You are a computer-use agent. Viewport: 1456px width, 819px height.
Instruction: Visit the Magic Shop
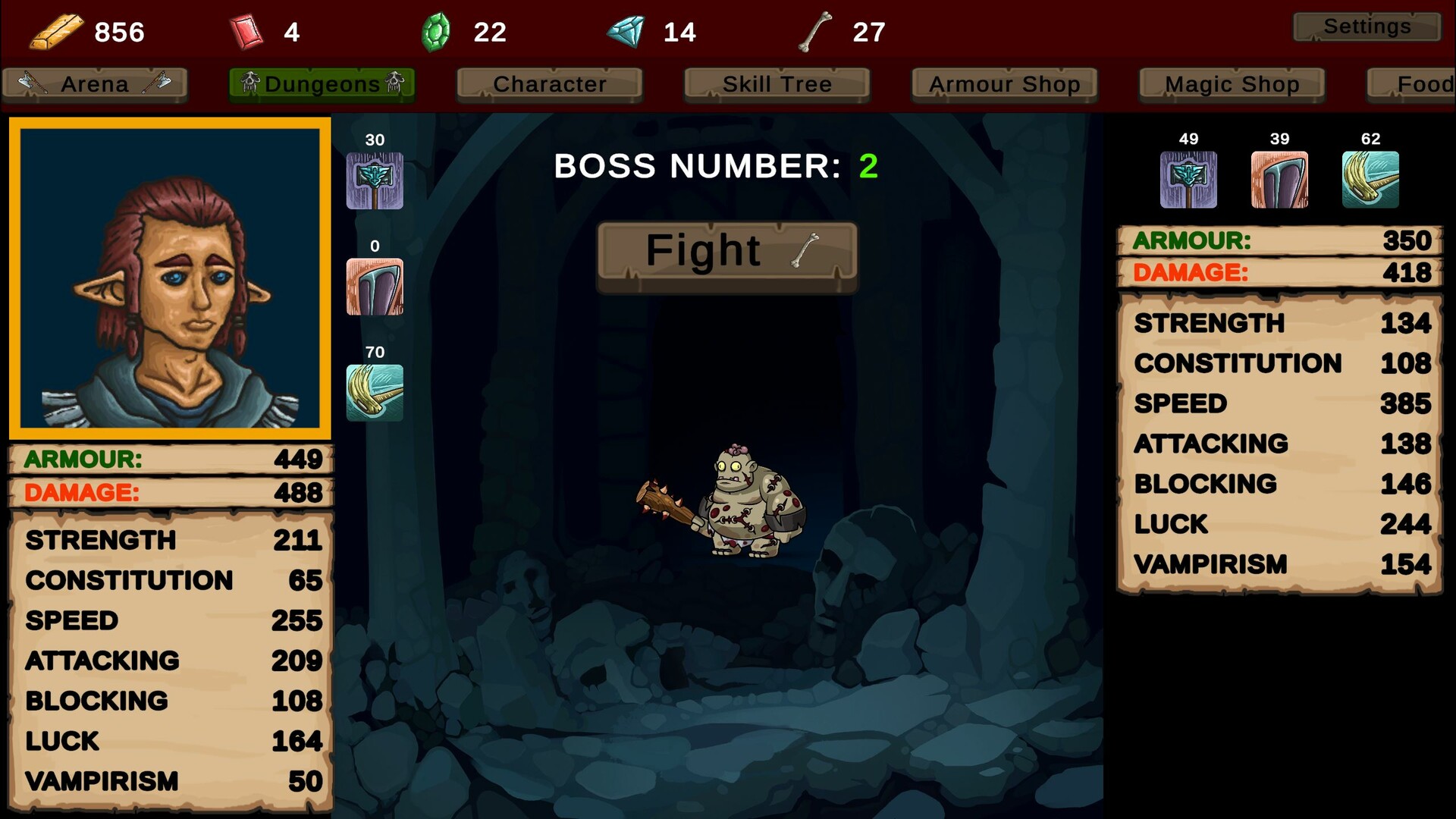[1231, 84]
